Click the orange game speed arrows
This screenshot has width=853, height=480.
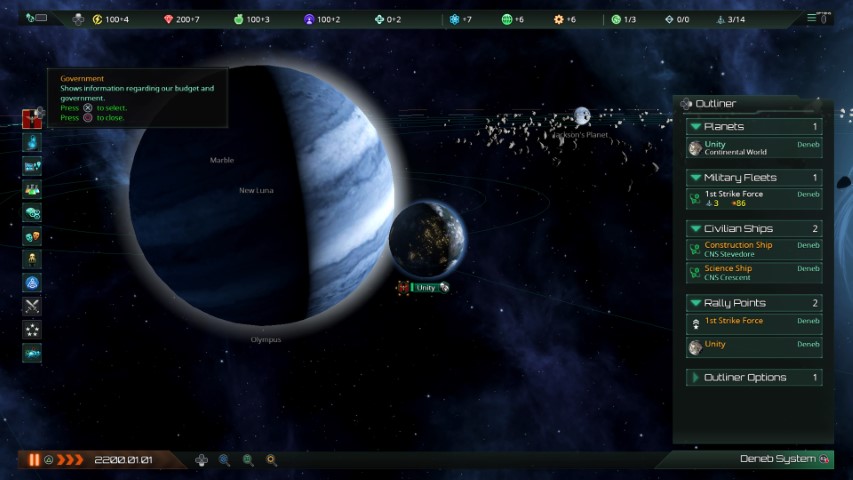tap(70, 460)
